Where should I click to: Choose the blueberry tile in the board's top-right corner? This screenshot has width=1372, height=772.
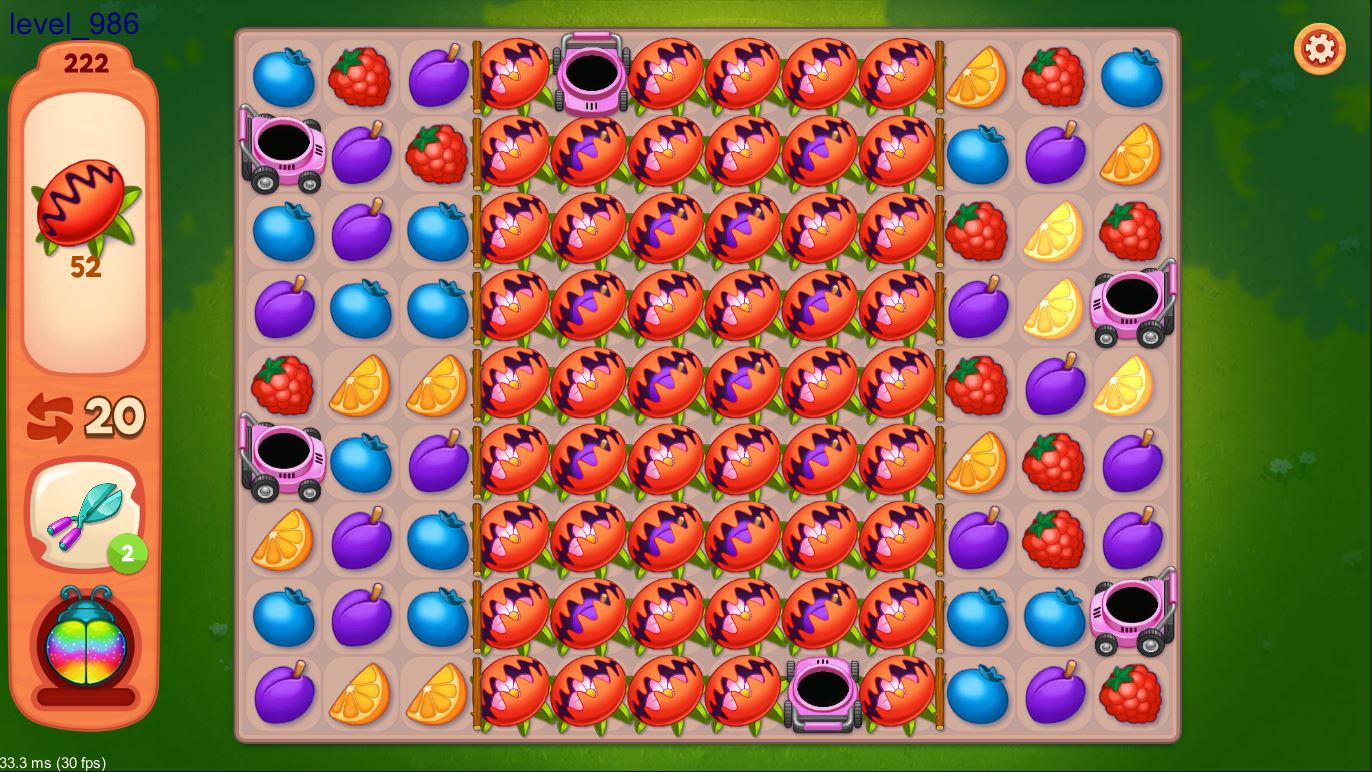(1130, 76)
